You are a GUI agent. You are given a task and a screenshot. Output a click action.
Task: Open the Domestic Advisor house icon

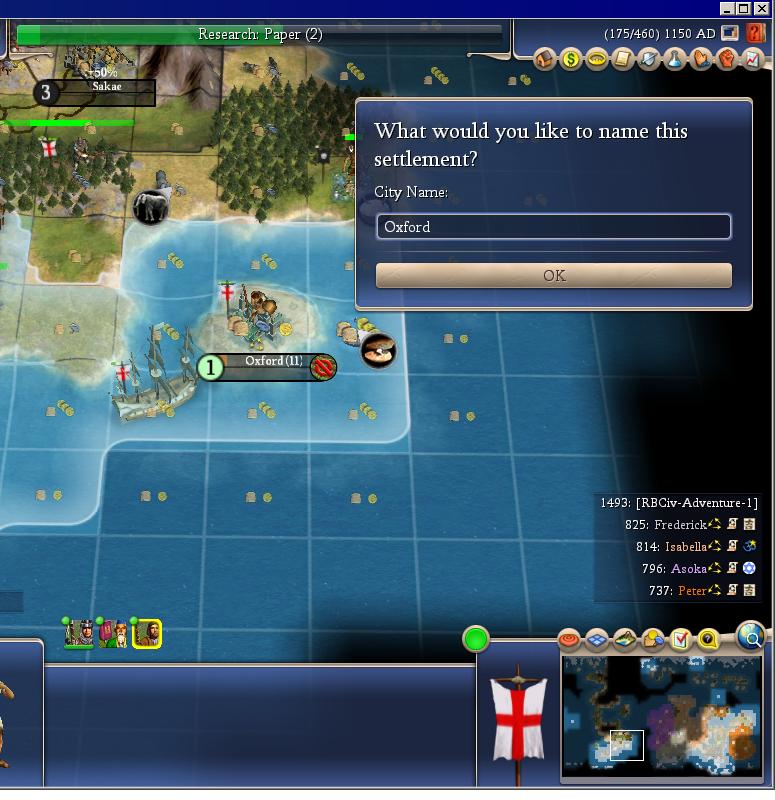tap(545, 59)
